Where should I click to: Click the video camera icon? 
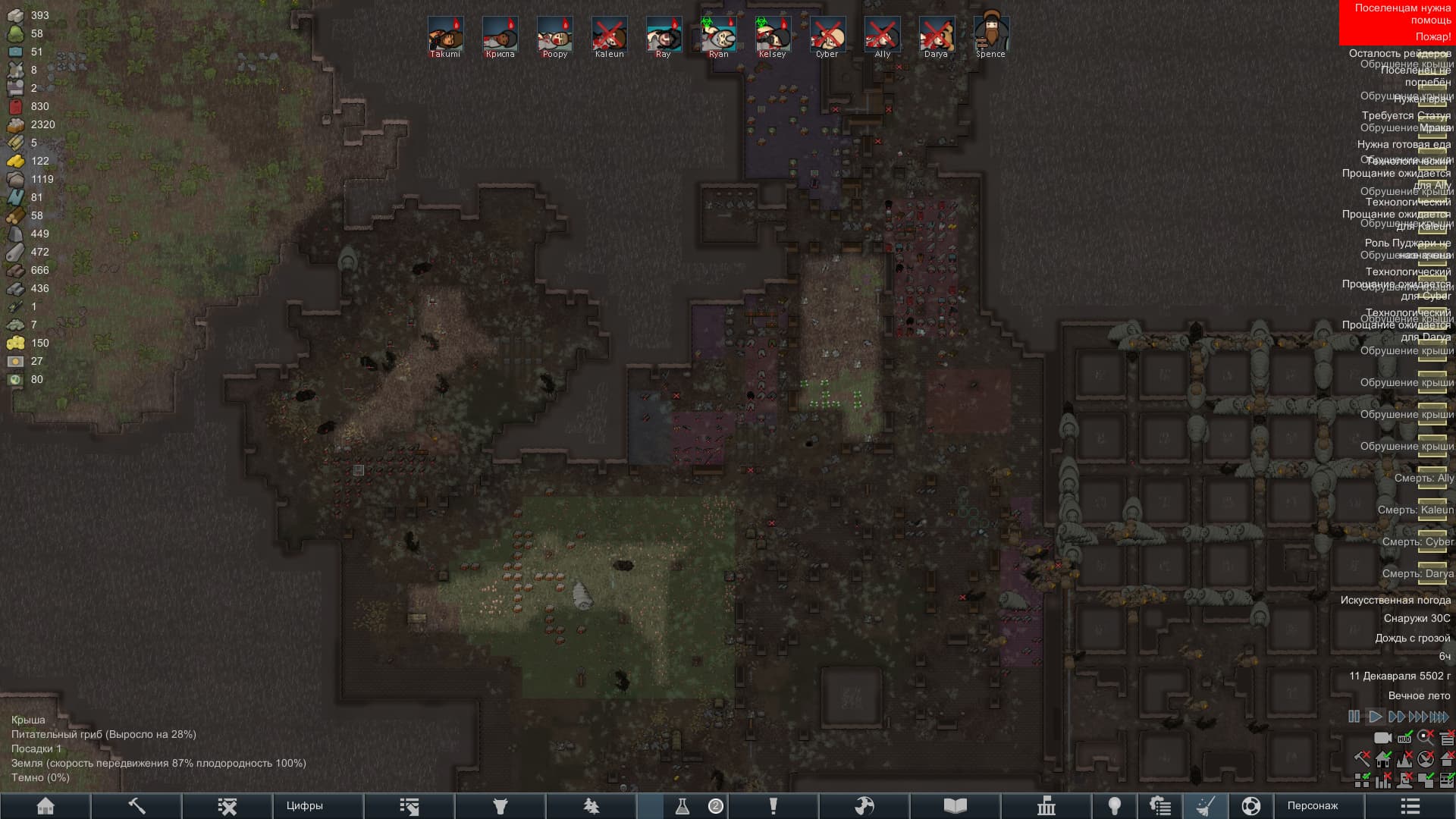point(1382,738)
